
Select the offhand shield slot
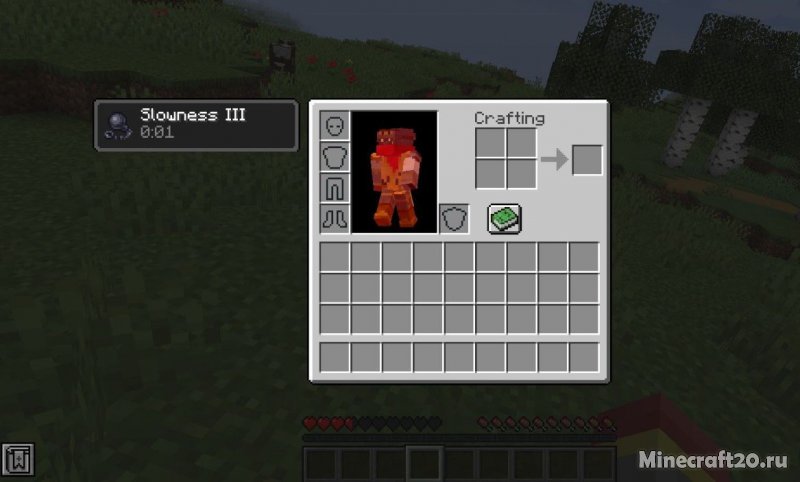click(x=454, y=219)
